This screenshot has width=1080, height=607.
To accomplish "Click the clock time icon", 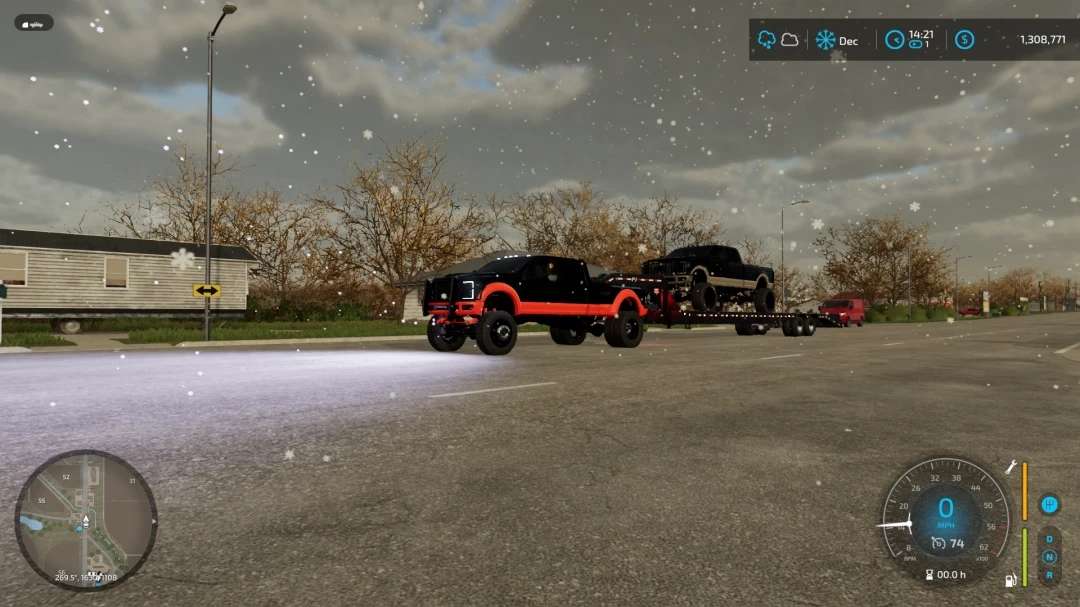I will pyautogui.click(x=894, y=40).
